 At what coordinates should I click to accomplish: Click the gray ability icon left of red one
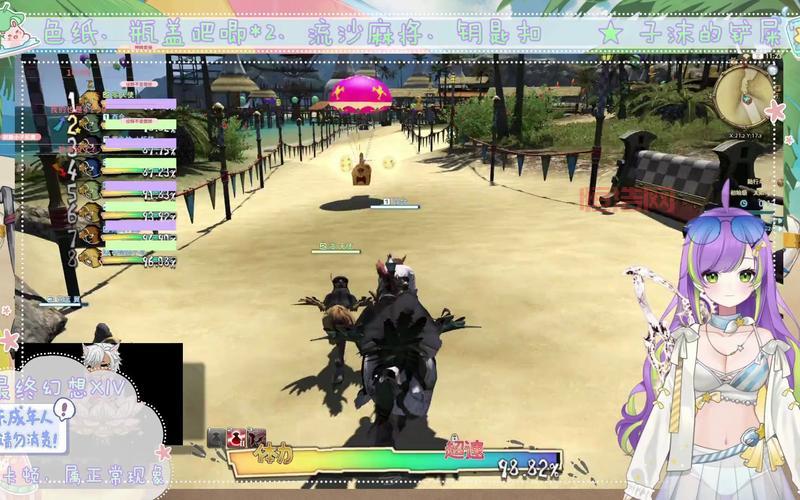pyautogui.click(x=217, y=438)
